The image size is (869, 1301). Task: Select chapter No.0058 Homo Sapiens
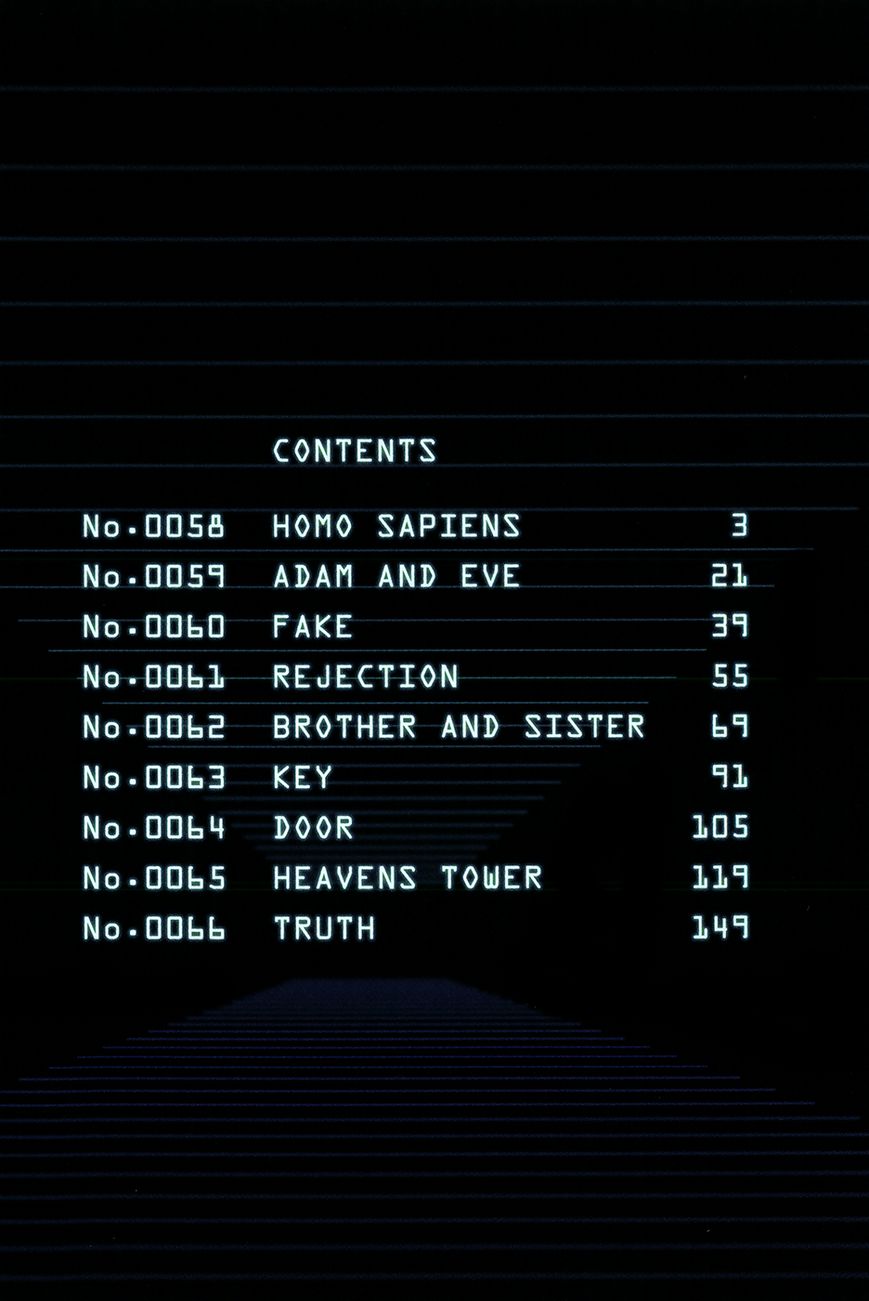pos(396,526)
